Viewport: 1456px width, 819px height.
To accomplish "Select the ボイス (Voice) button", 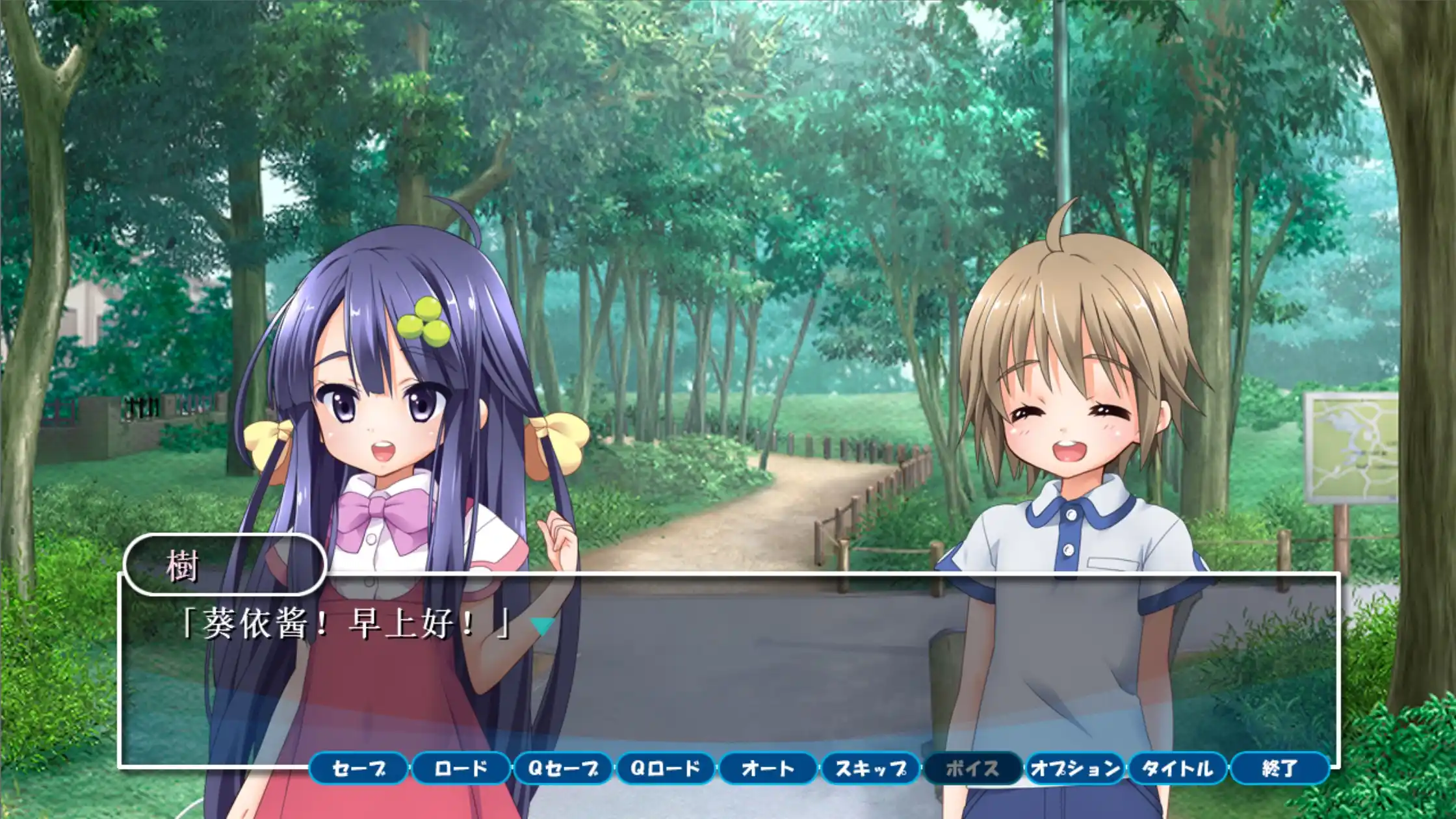I will (x=972, y=769).
